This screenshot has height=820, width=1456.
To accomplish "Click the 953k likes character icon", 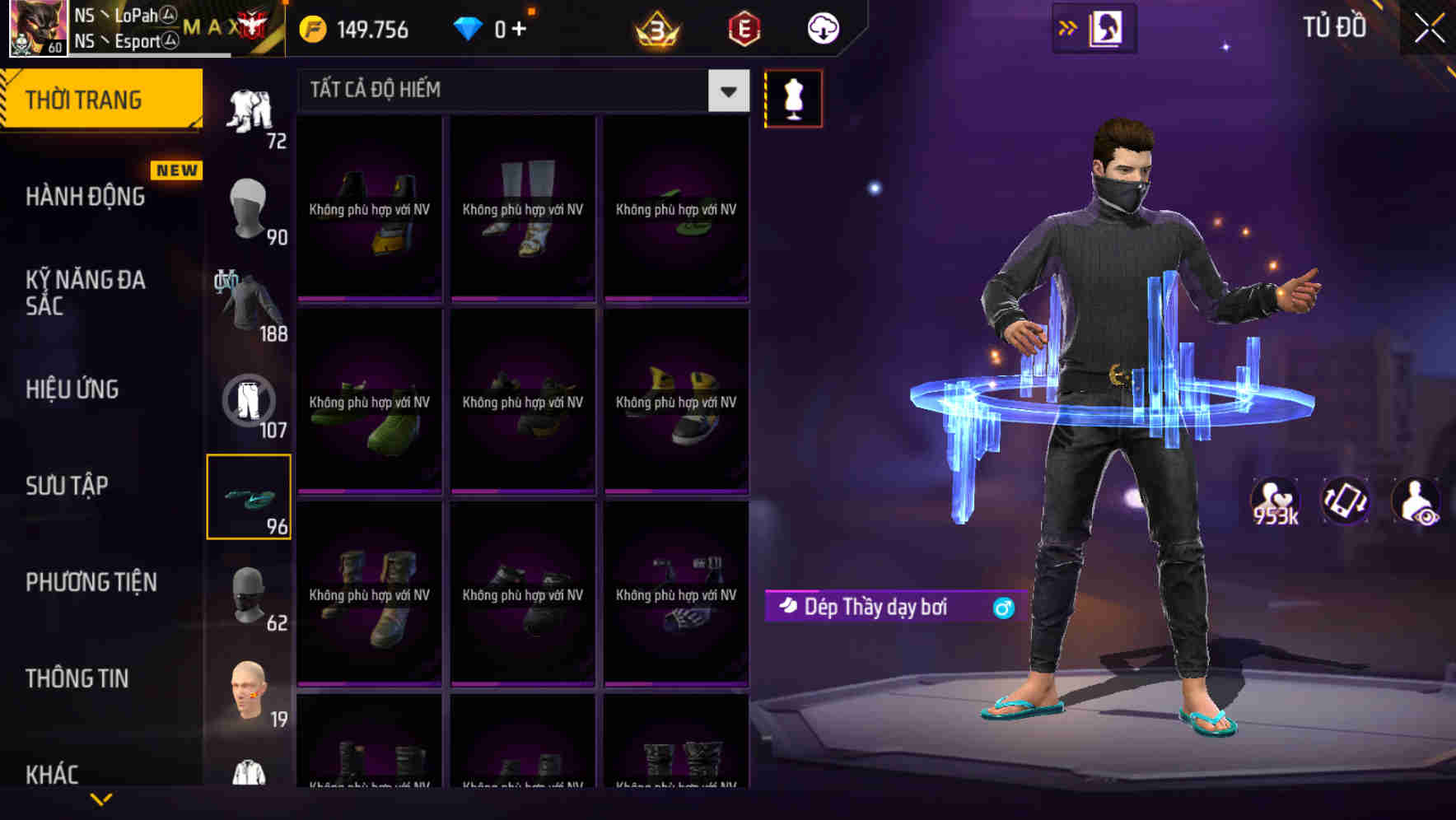I will (x=1276, y=501).
